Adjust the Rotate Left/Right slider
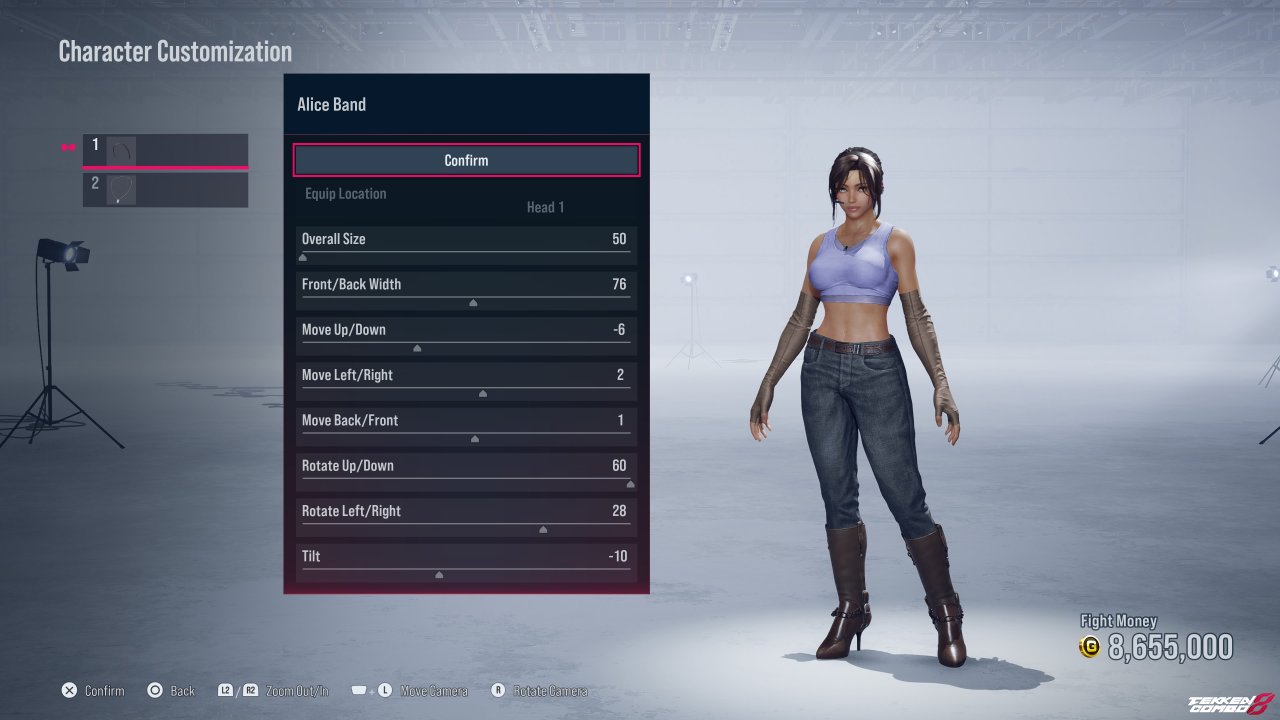Viewport: 1280px width, 720px height. coord(543,529)
